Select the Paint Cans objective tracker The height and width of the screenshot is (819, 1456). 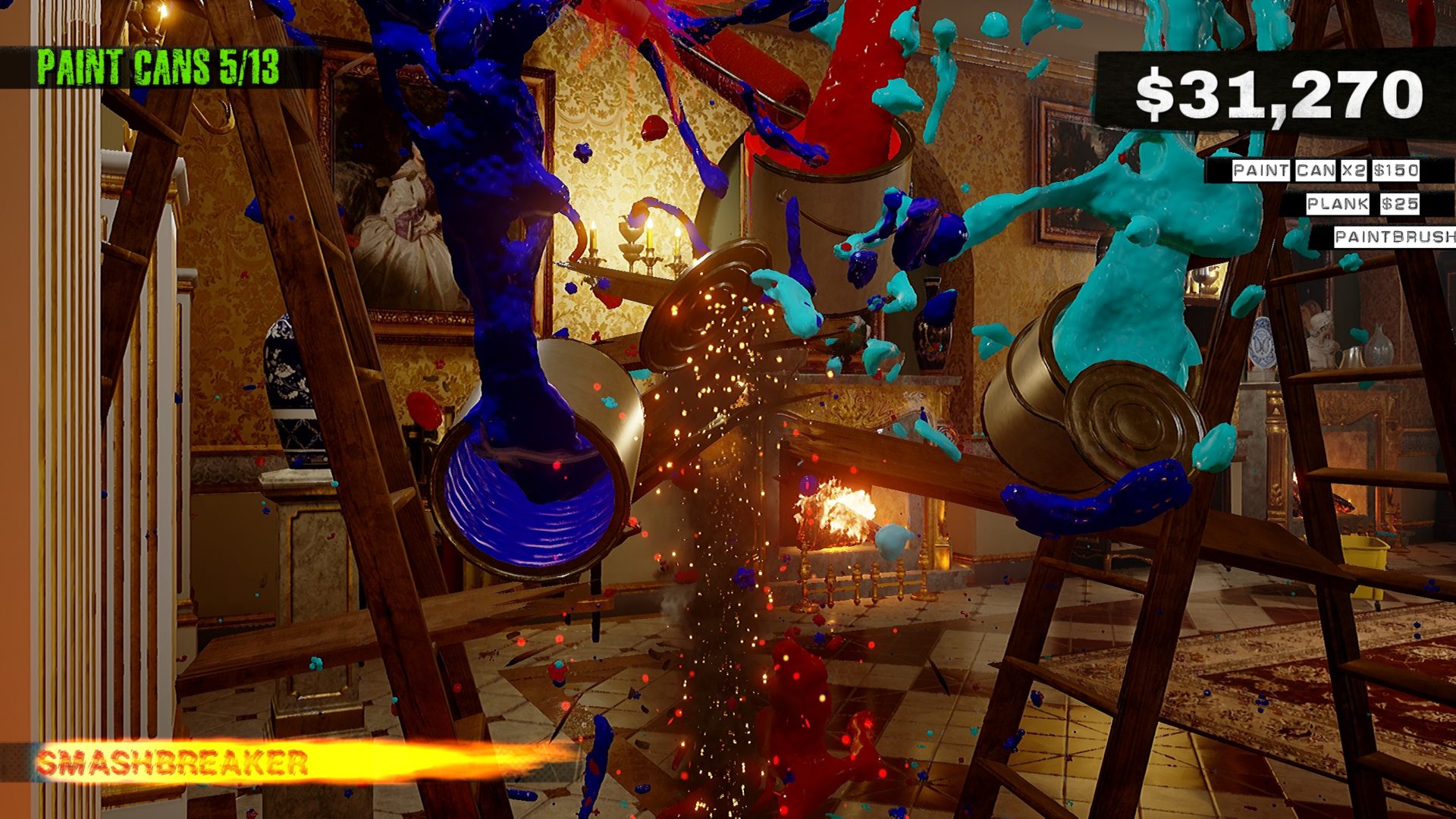[158, 68]
